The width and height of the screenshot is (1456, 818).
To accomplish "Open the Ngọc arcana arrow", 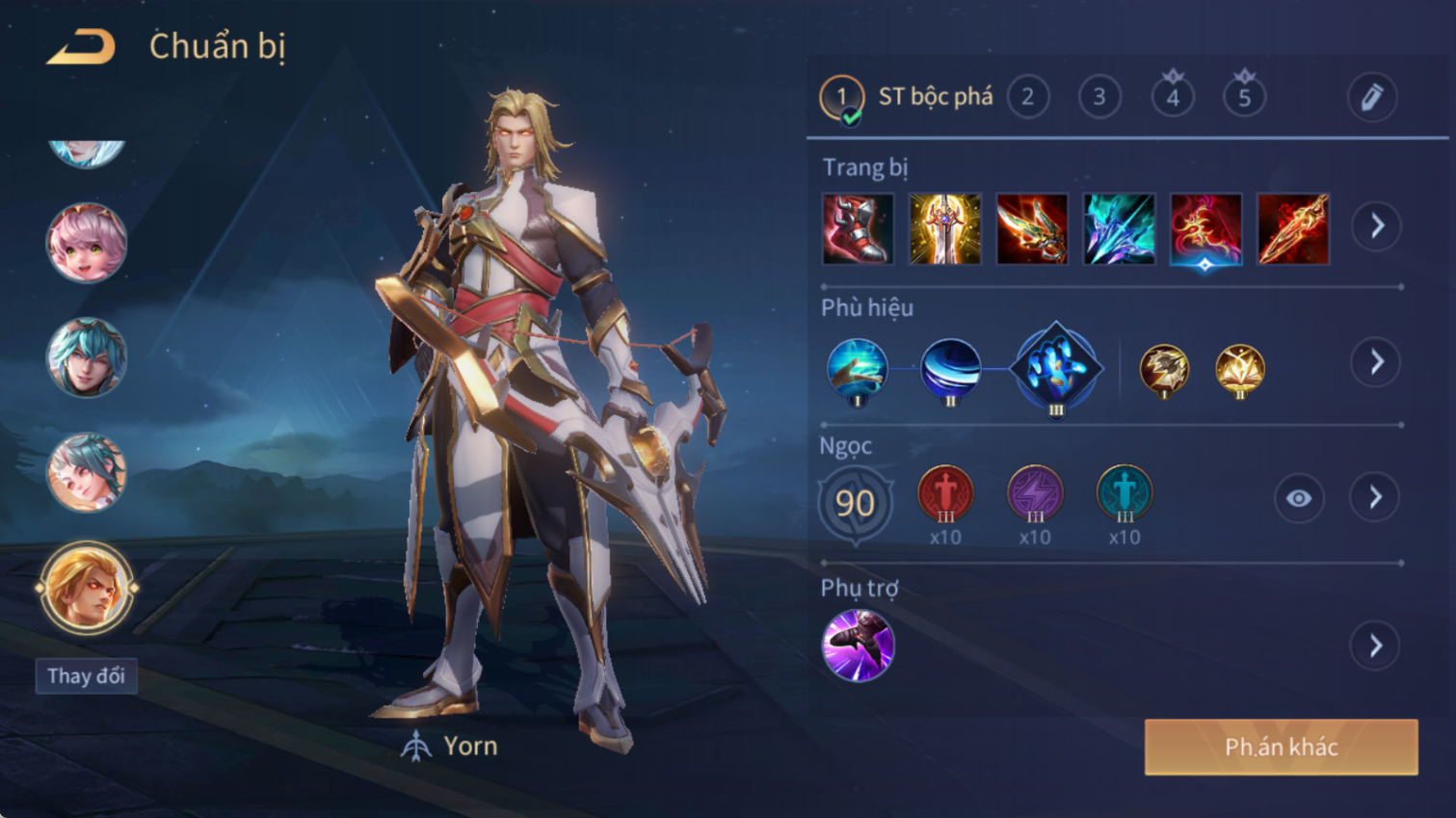I will point(1376,498).
